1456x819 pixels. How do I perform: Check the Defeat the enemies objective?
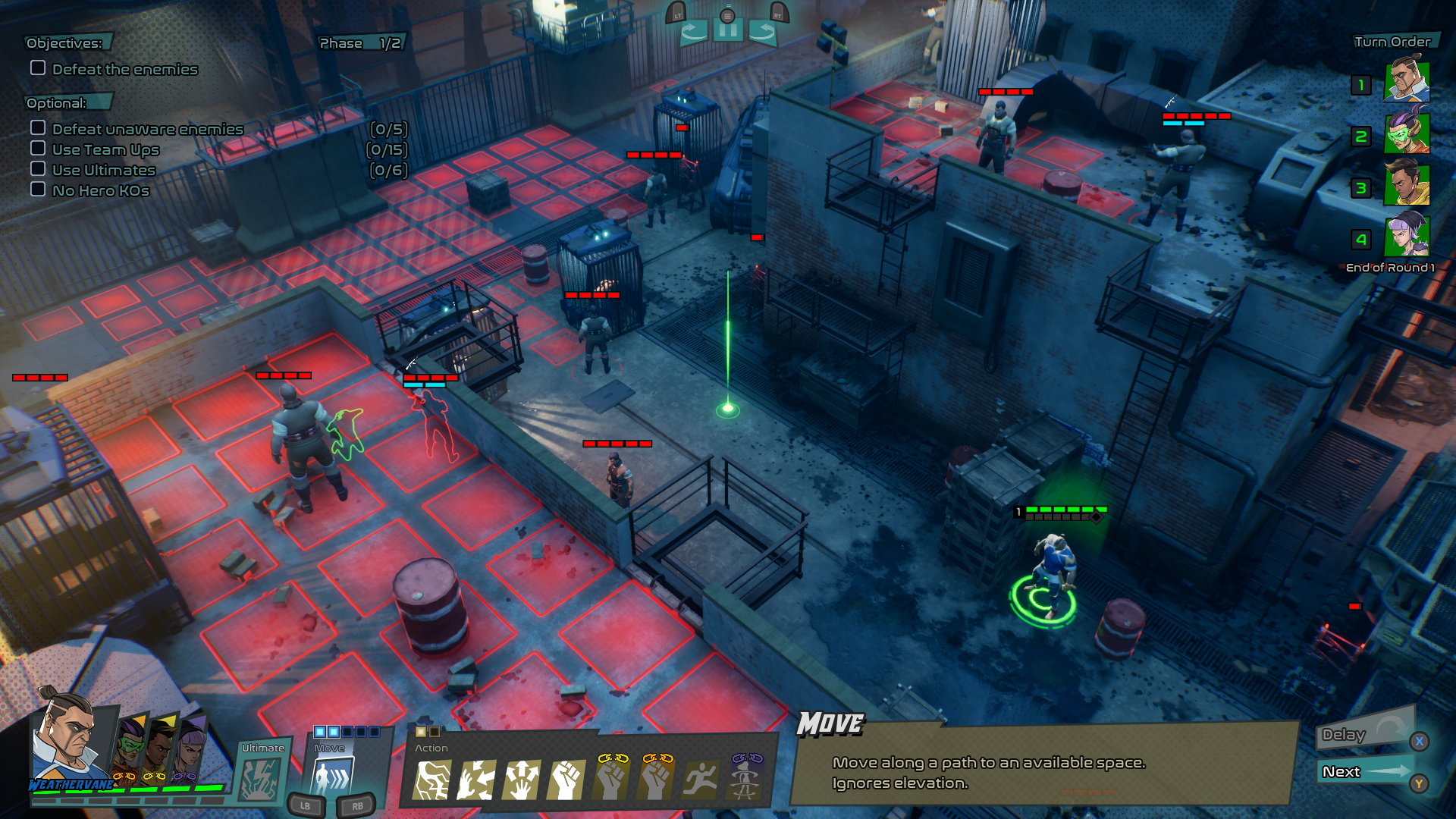pyautogui.click(x=36, y=68)
